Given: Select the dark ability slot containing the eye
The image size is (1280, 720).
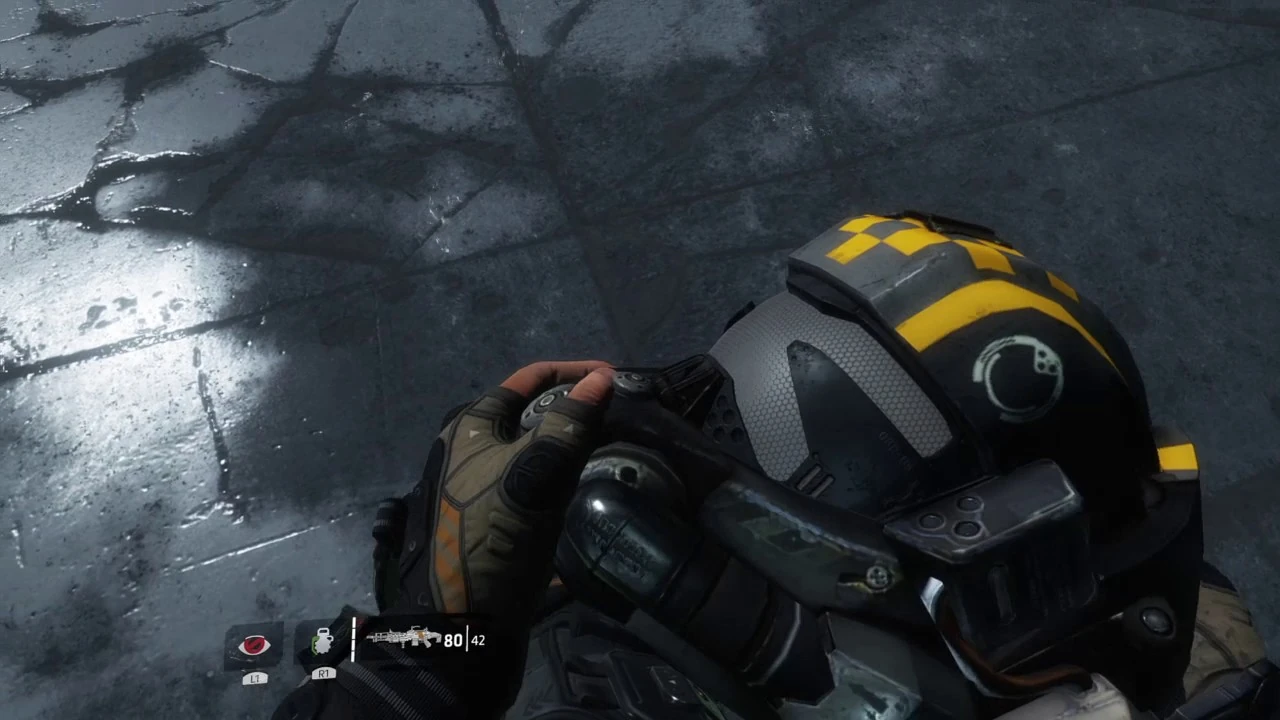Looking at the screenshot, I should (x=255, y=646).
